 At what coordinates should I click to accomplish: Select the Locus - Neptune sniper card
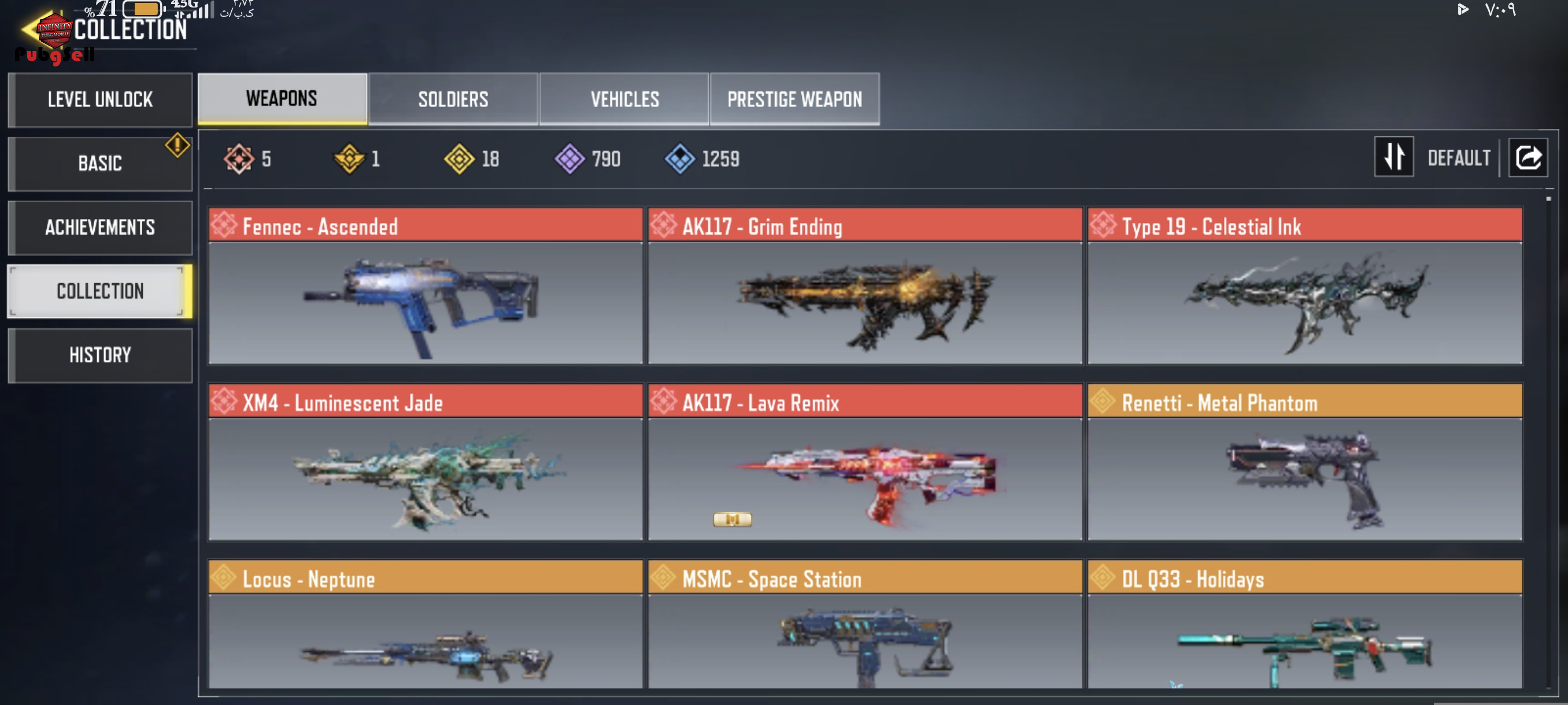[425, 626]
